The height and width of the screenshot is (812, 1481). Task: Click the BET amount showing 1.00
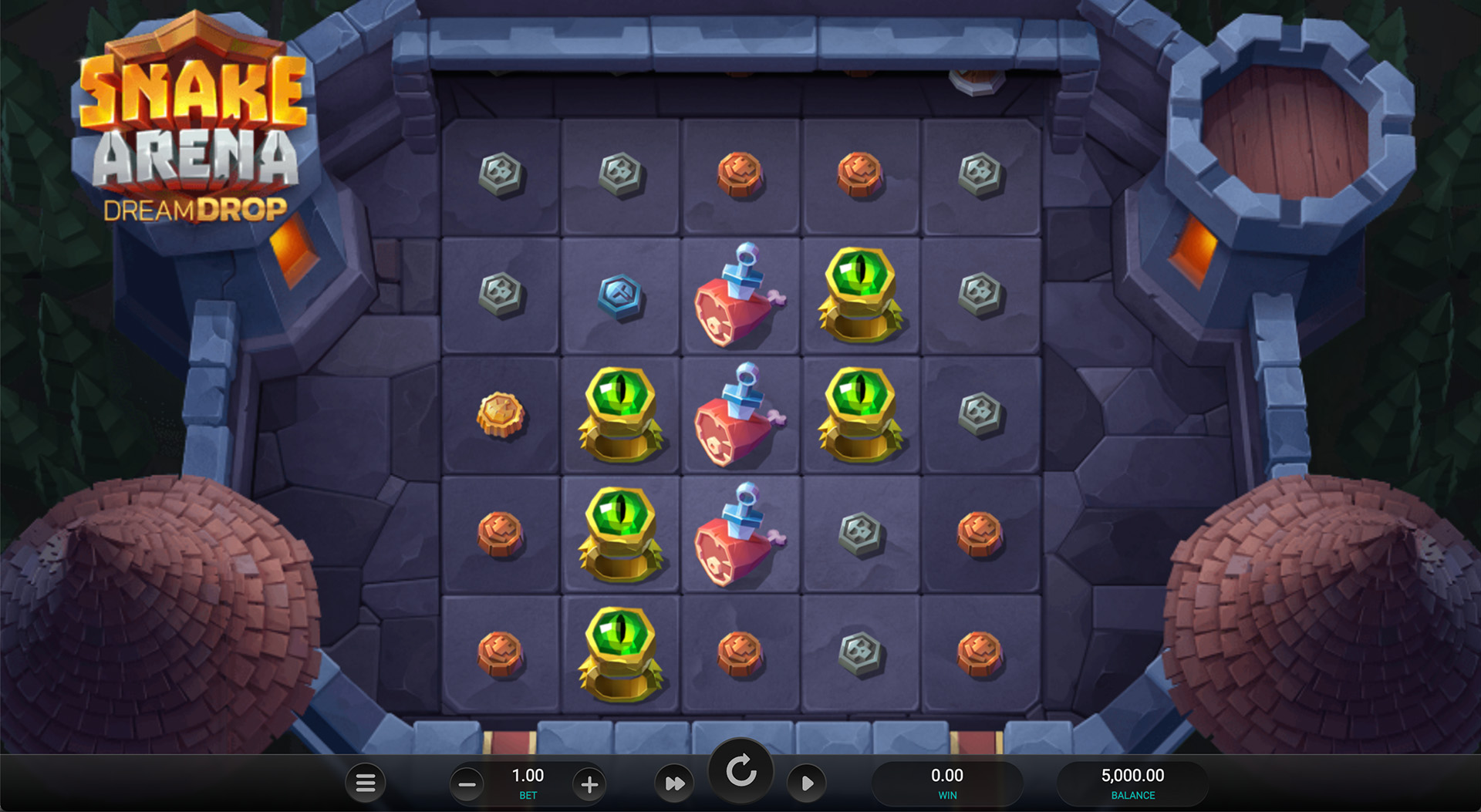[x=527, y=775]
